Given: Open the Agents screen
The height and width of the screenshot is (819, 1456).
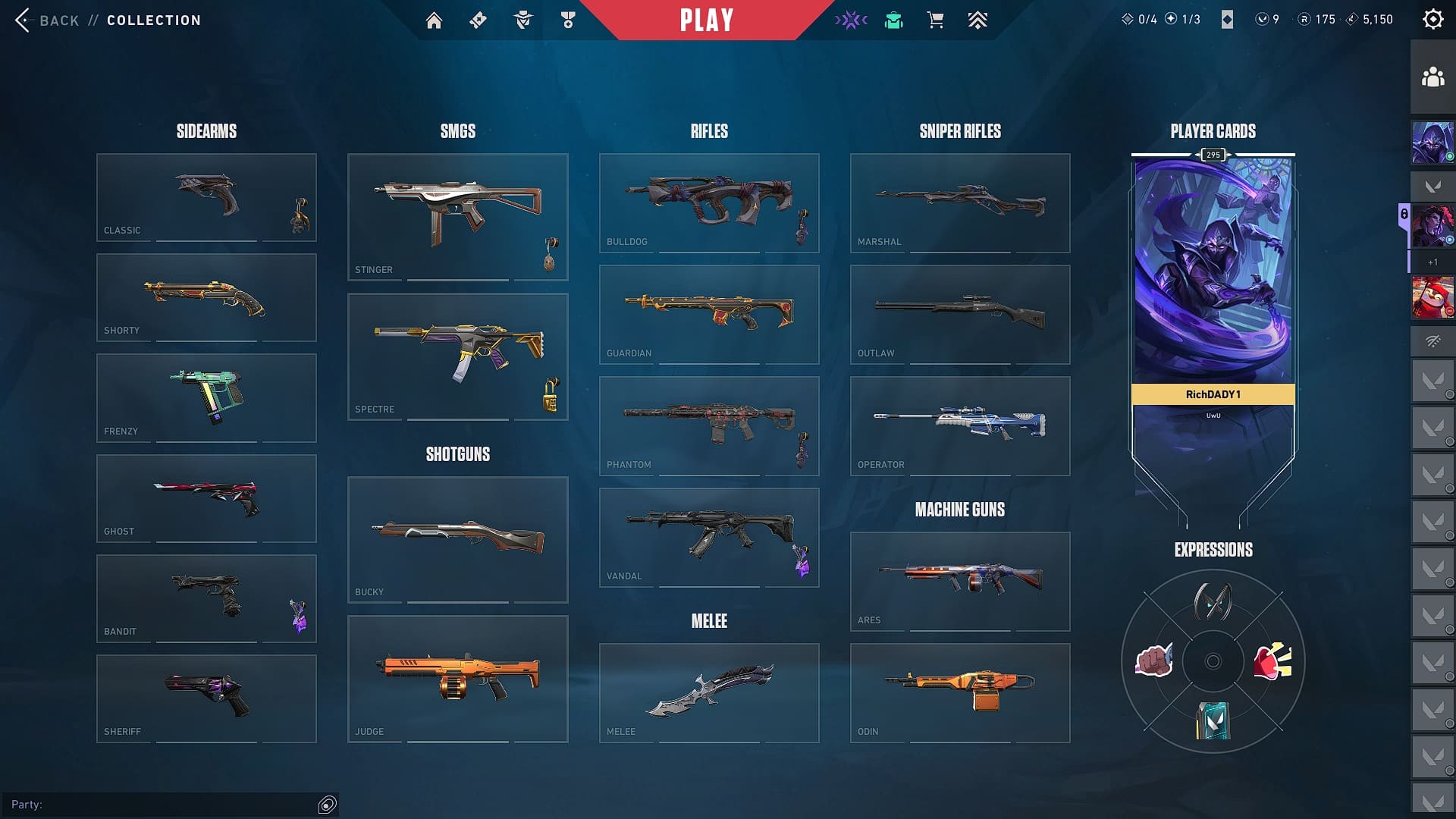Looking at the screenshot, I should click(x=522, y=20).
